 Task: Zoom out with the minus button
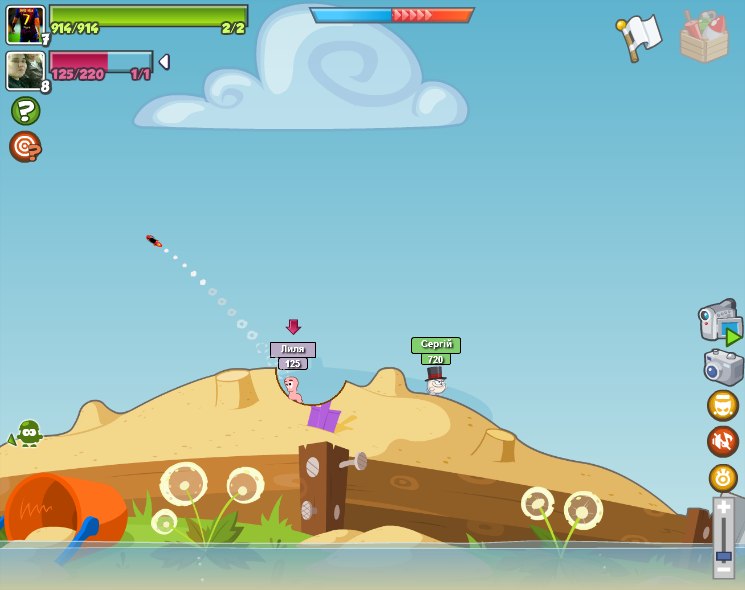click(723, 570)
